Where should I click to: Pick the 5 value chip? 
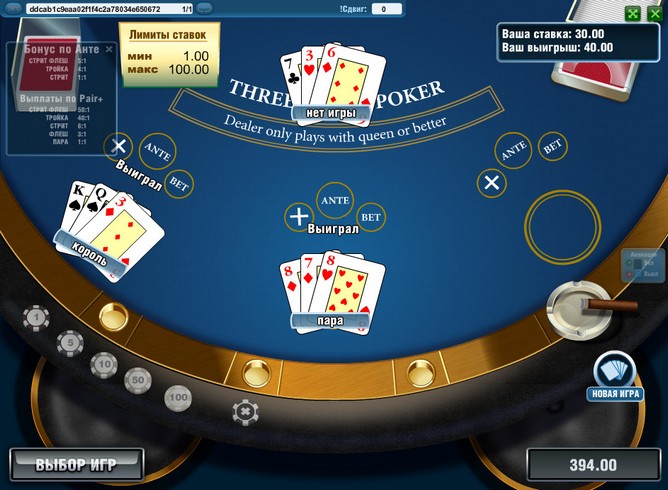[70, 342]
